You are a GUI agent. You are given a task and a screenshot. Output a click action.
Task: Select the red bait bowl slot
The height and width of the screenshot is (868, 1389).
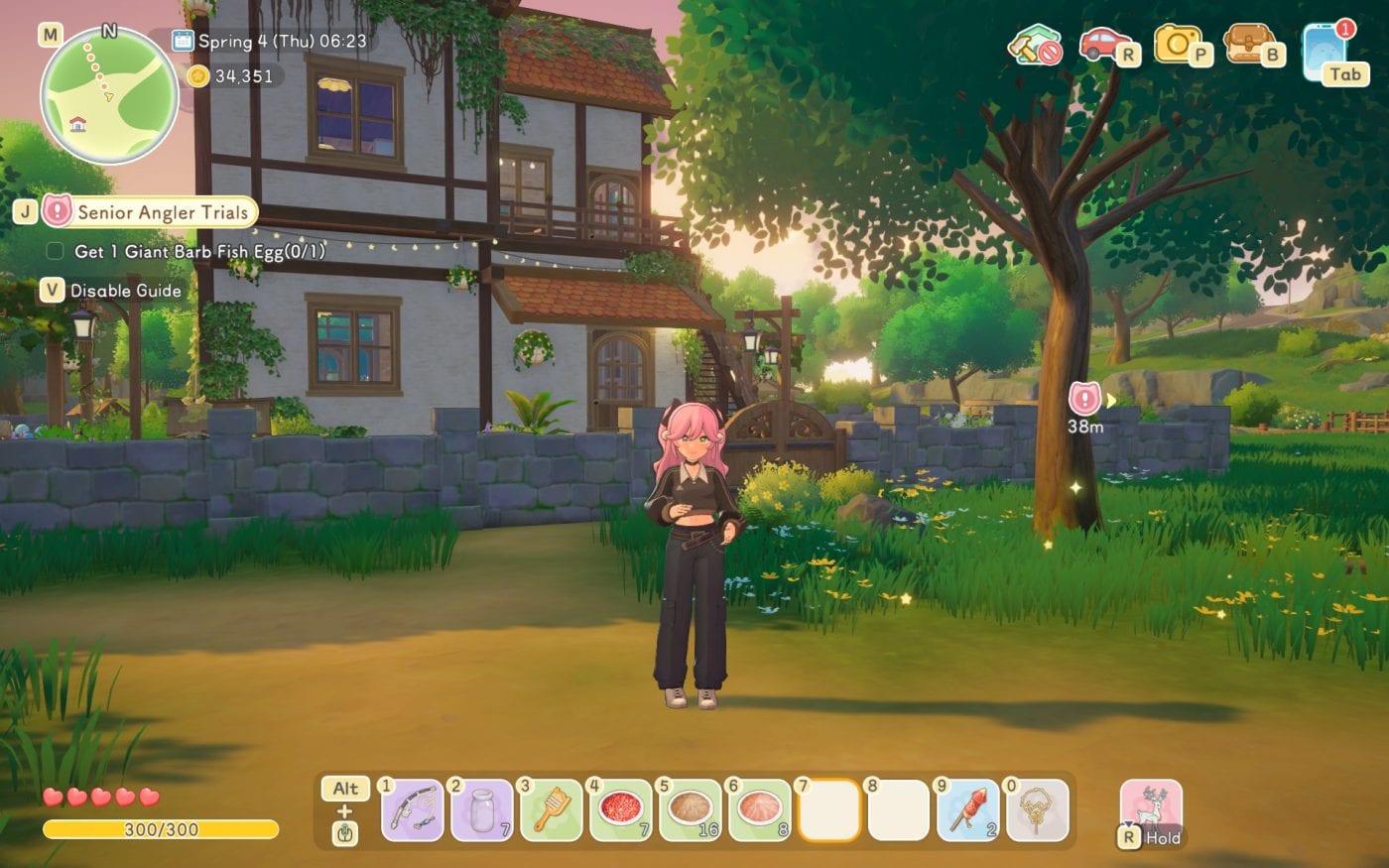point(621,810)
